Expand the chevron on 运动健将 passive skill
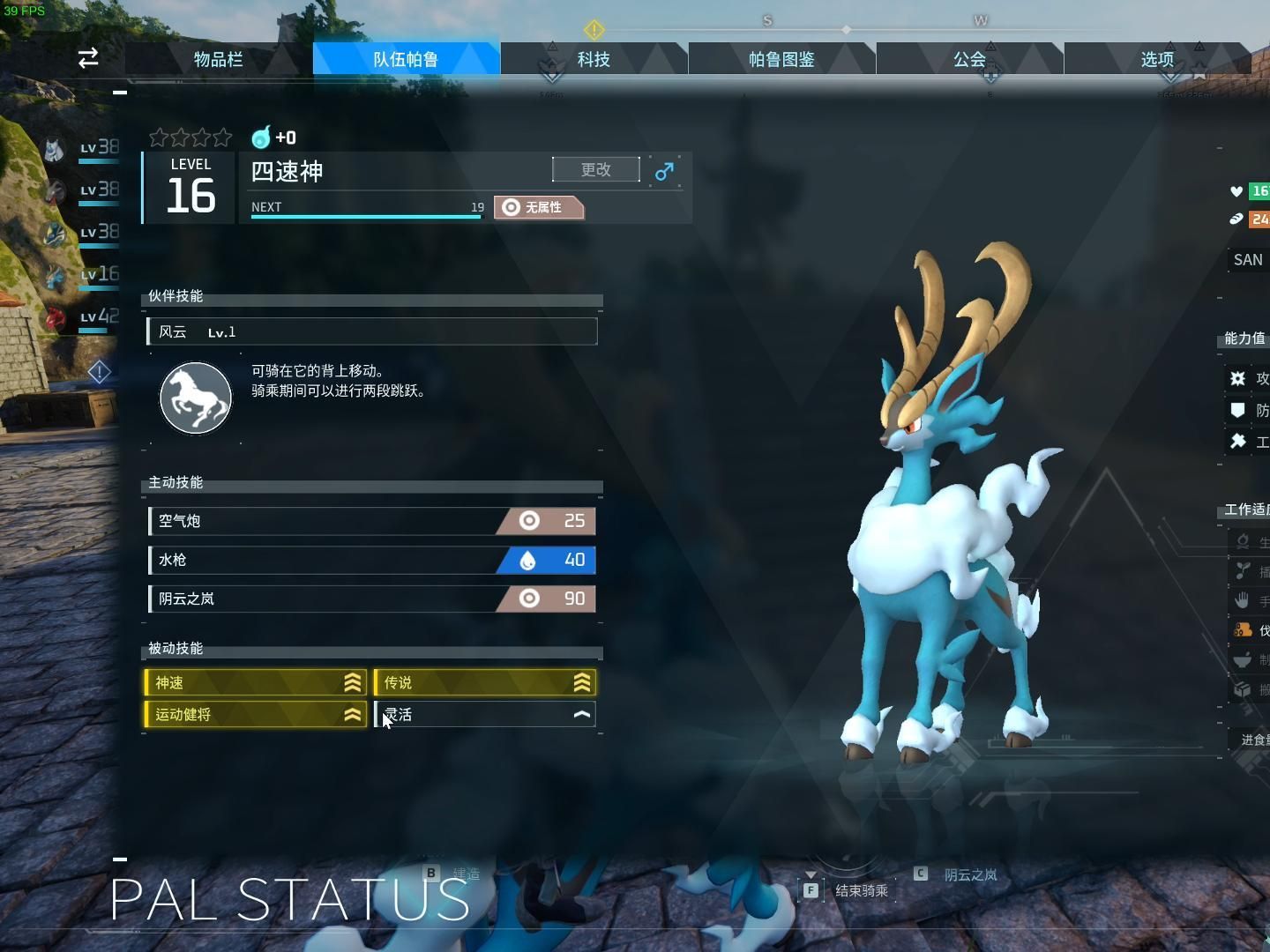The height and width of the screenshot is (952, 1270). [x=352, y=714]
